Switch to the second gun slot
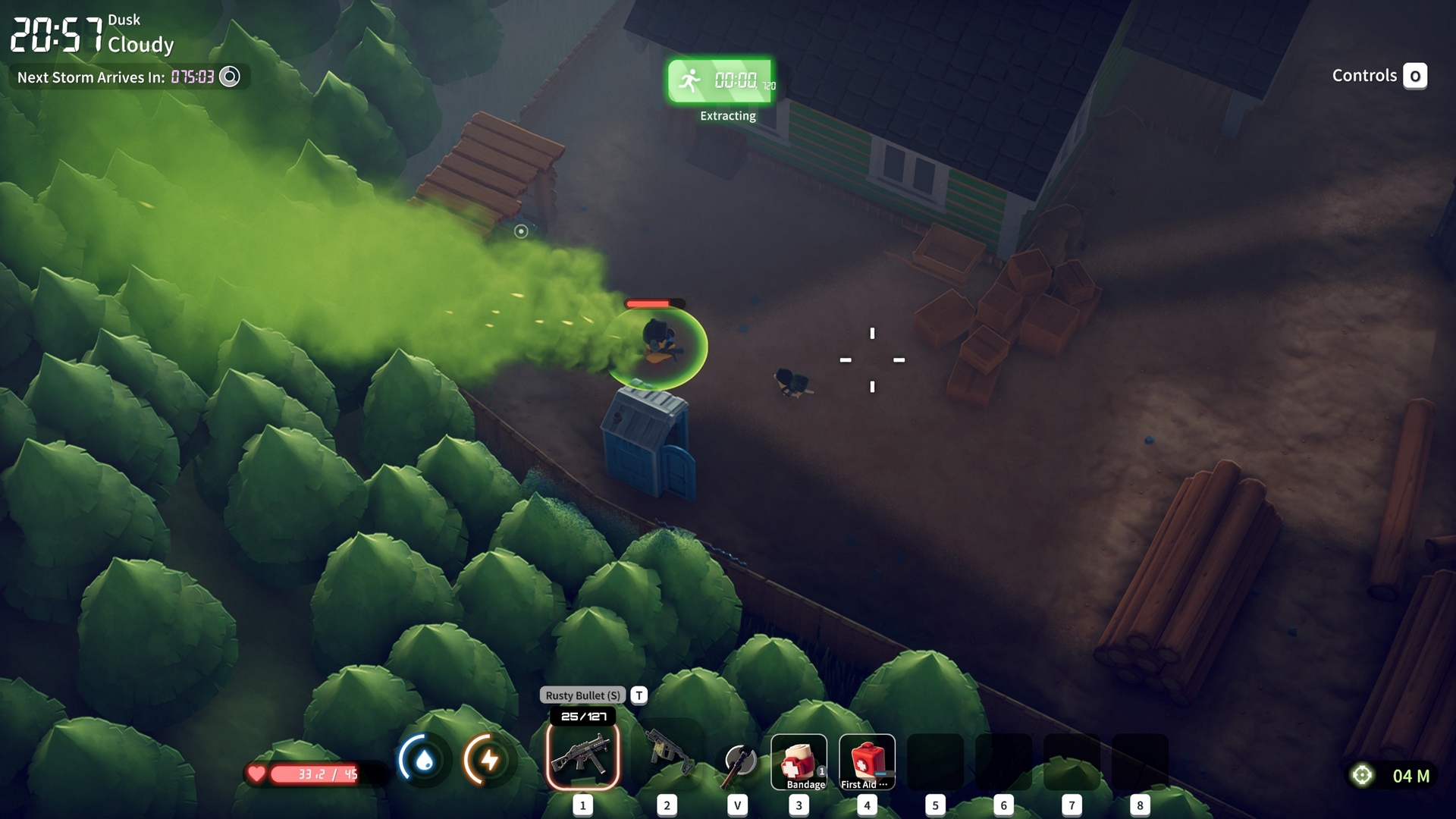The image size is (1456, 819). pos(667,756)
